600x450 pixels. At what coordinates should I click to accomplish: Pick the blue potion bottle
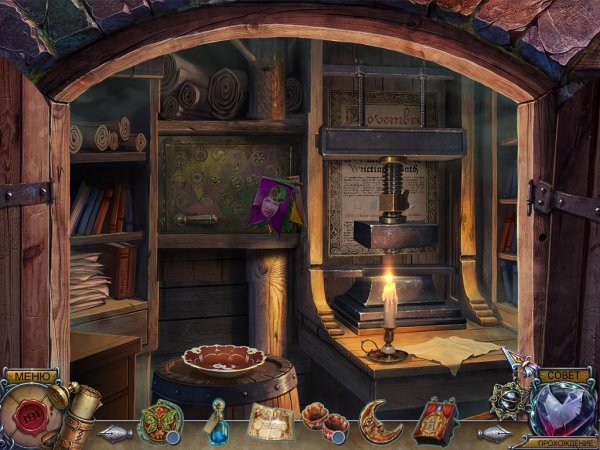pyautogui.click(x=216, y=420)
